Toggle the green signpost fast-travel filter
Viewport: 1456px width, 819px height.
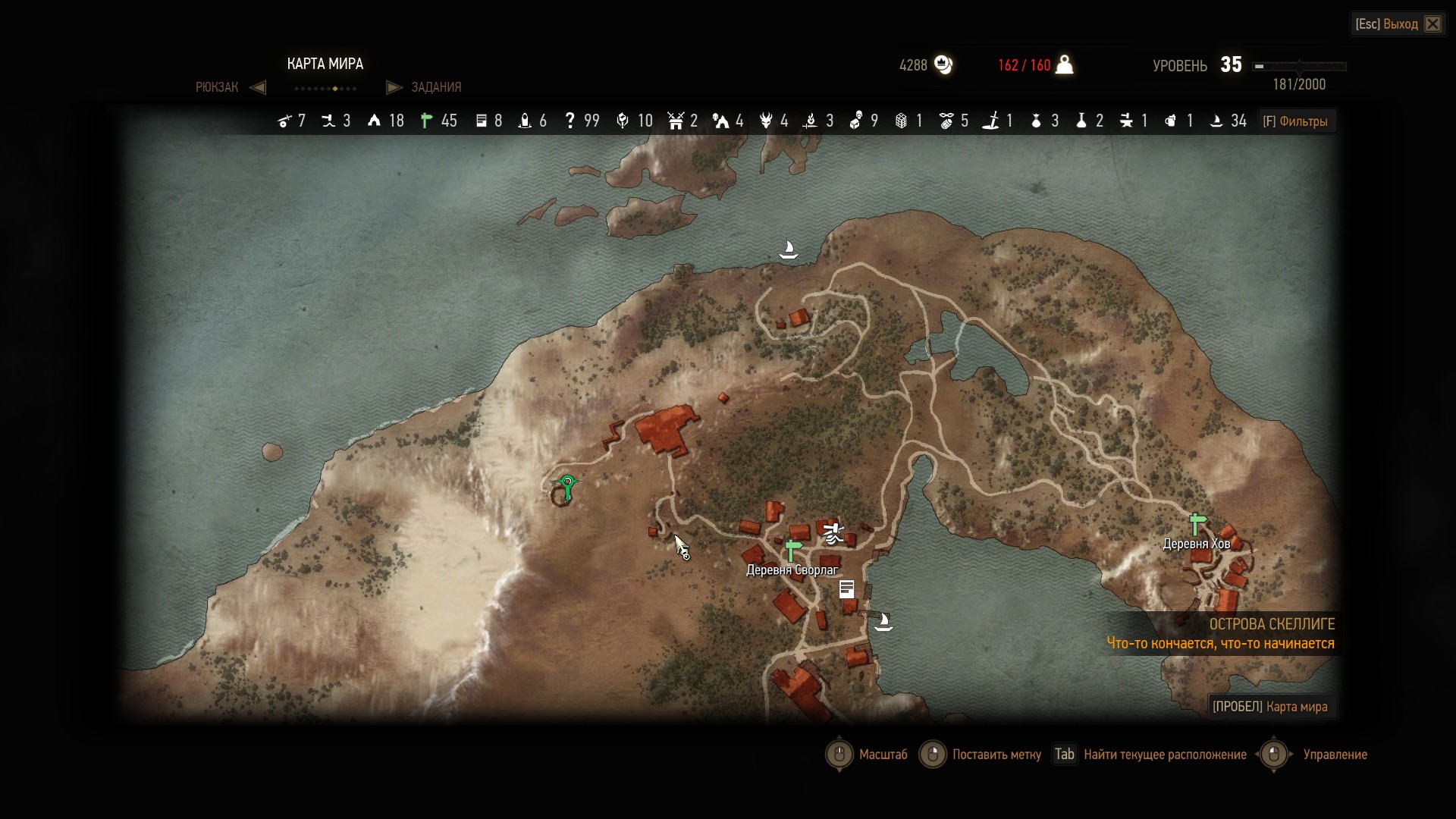pos(427,121)
